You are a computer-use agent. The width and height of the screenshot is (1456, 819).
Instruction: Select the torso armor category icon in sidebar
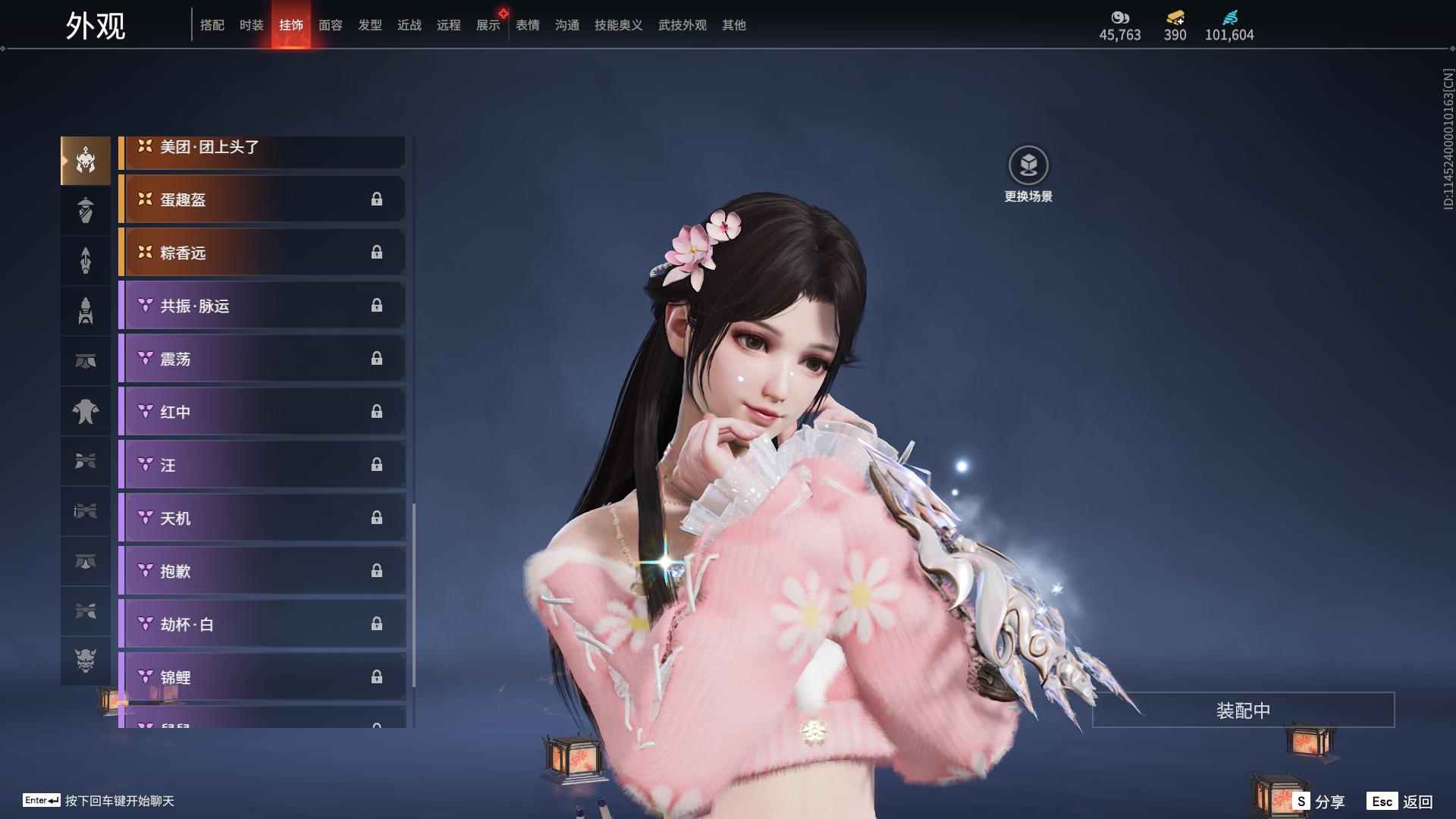[x=85, y=410]
